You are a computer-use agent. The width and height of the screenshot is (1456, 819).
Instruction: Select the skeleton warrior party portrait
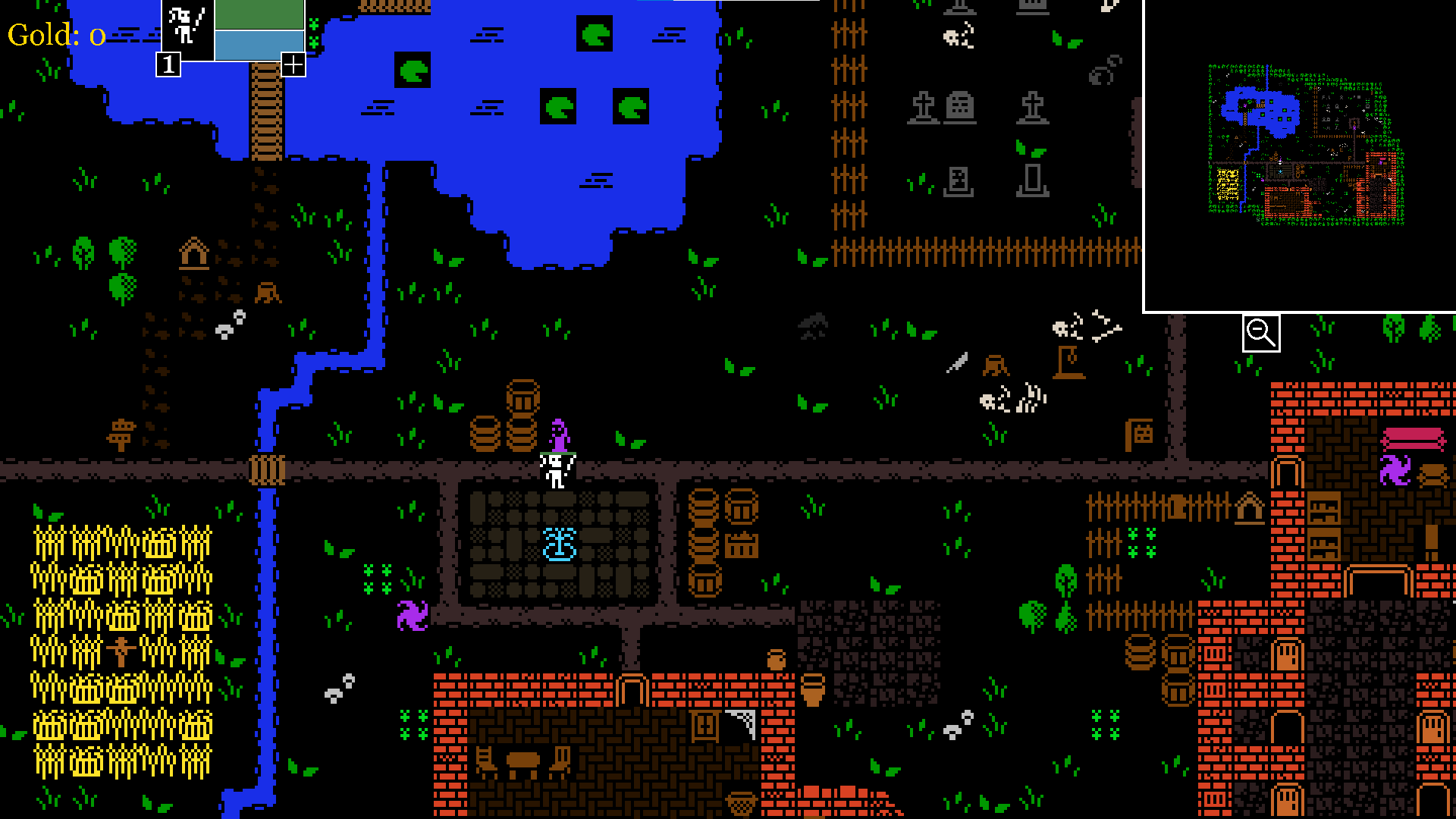coord(187,27)
